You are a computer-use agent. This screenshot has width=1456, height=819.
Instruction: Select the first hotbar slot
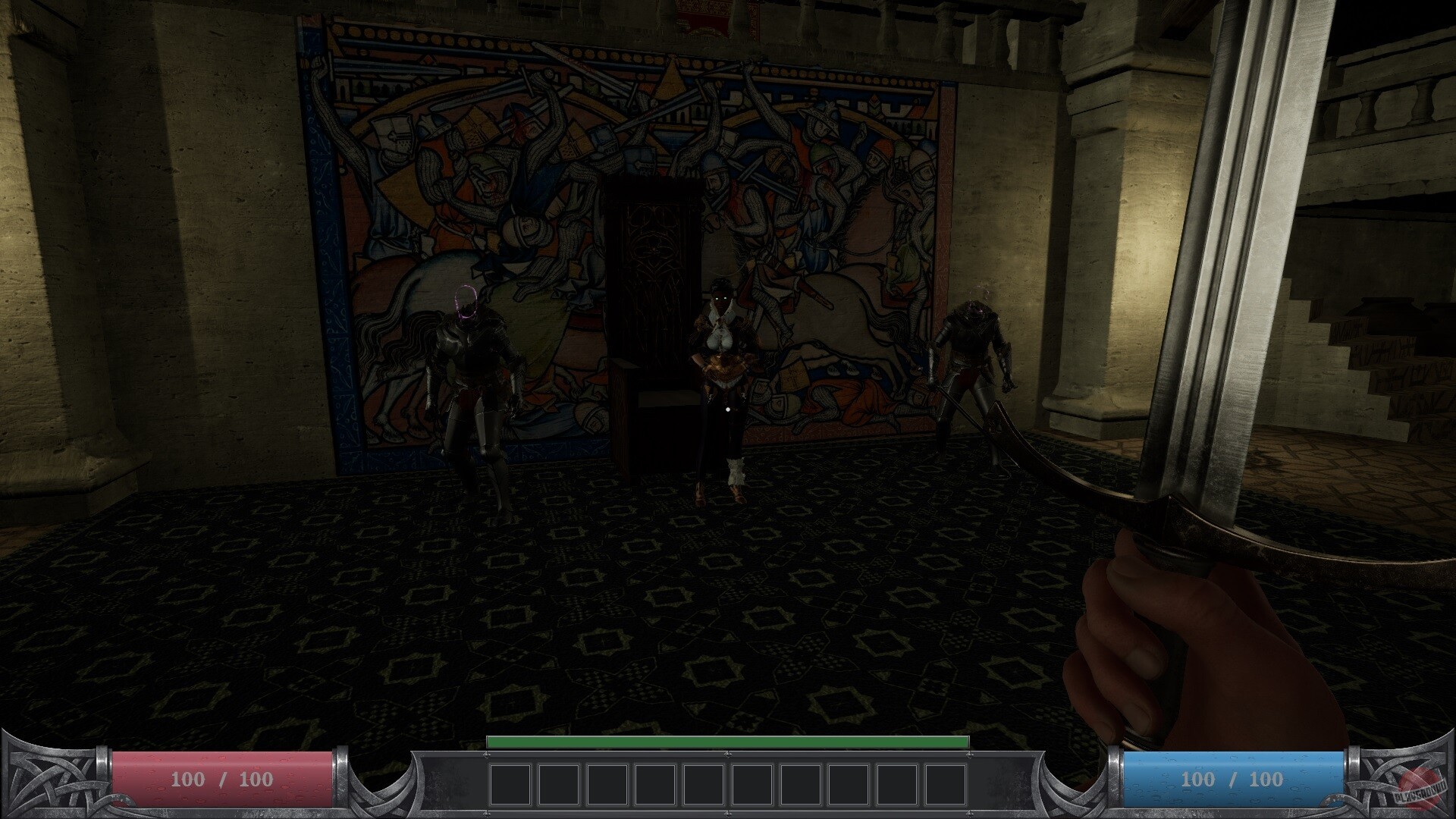[509, 782]
